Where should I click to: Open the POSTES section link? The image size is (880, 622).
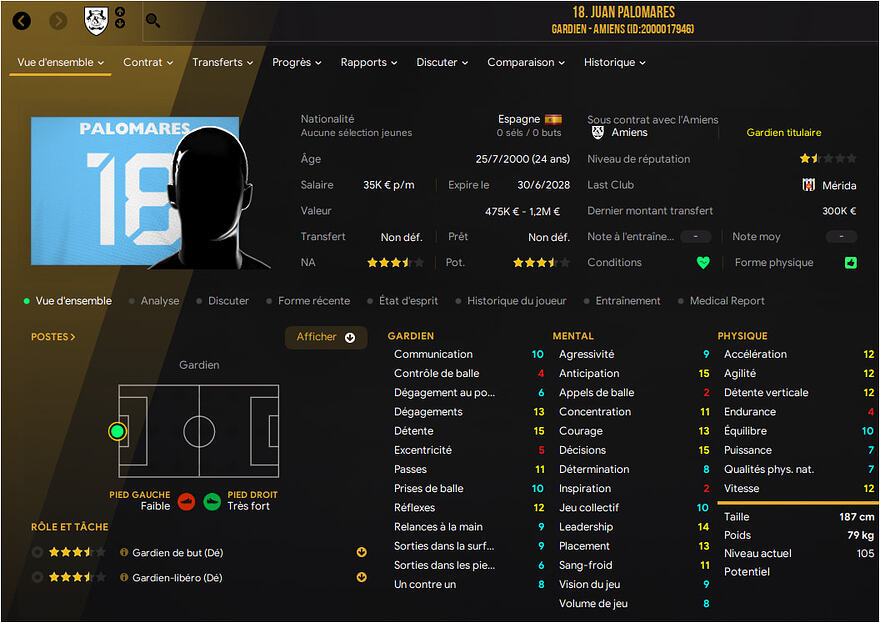[53, 337]
